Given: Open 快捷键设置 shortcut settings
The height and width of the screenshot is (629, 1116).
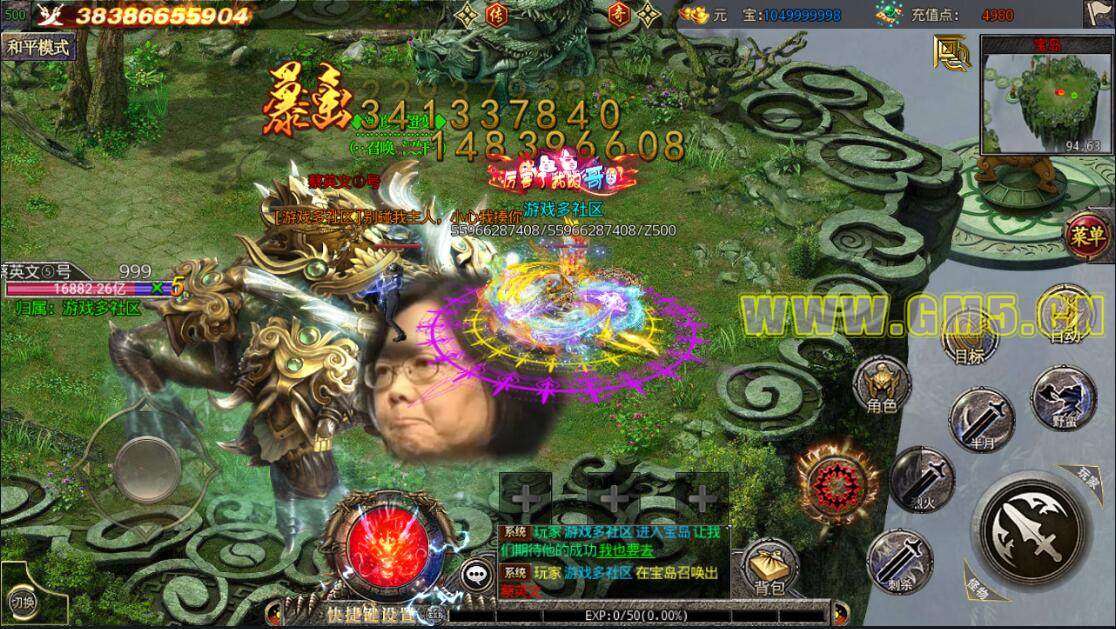Looking at the screenshot, I should (x=370, y=615).
